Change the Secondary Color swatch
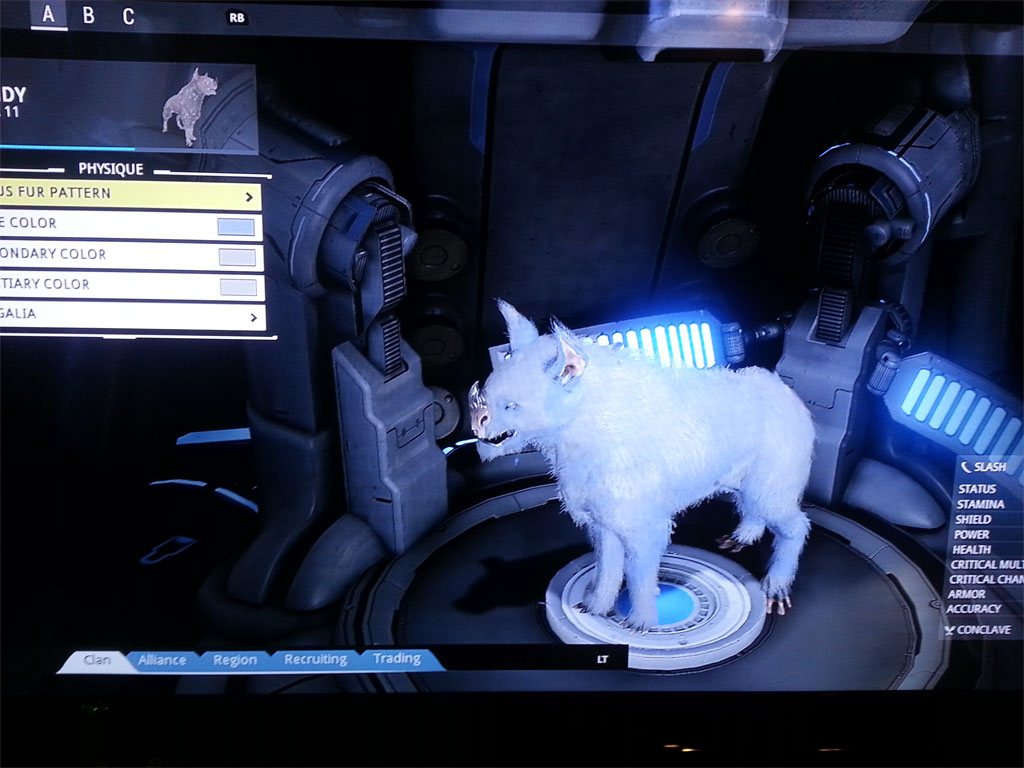The width and height of the screenshot is (1024, 768). click(x=237, y=257)
